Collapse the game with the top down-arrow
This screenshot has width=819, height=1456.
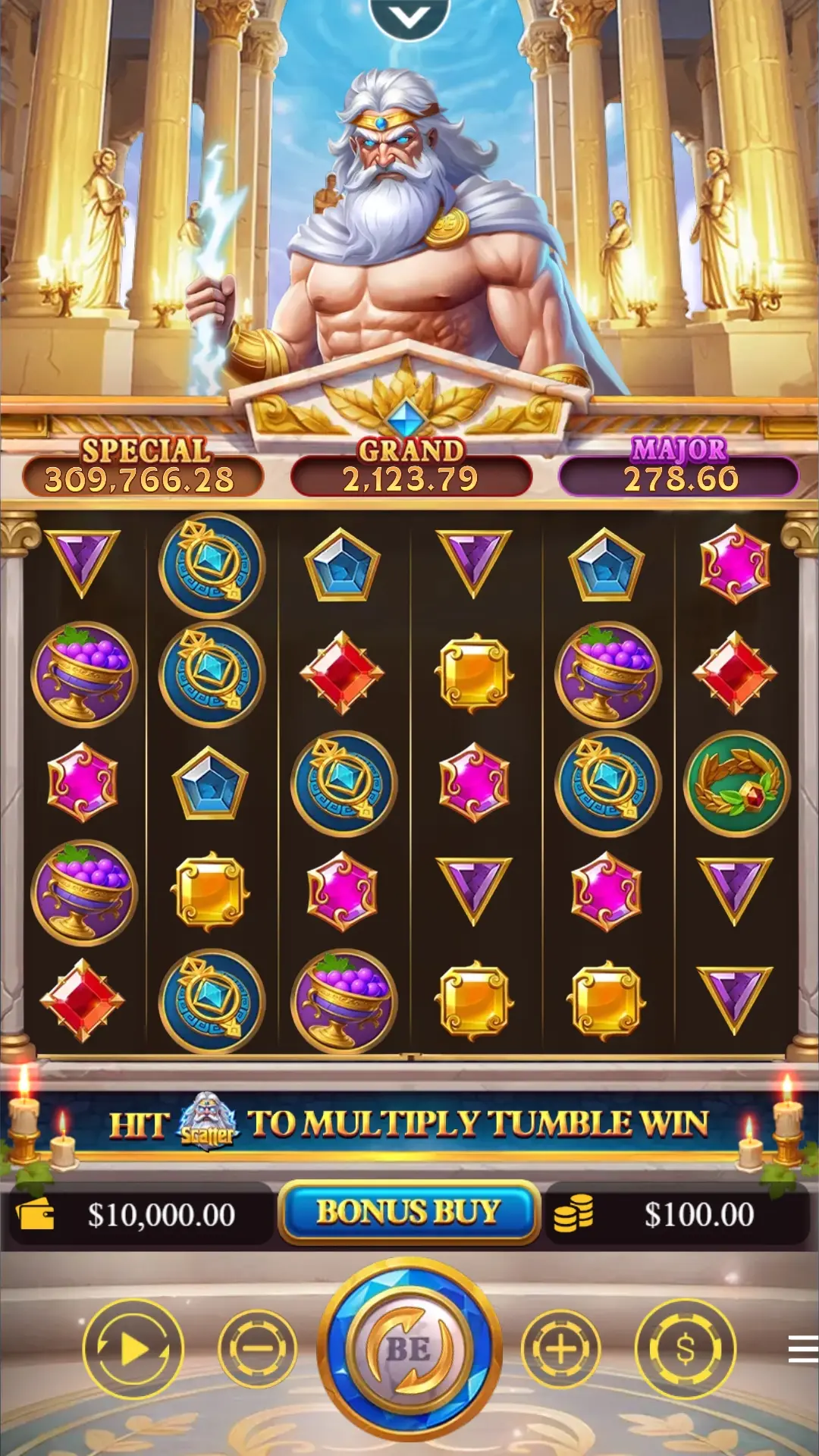[x=409, y=17]
